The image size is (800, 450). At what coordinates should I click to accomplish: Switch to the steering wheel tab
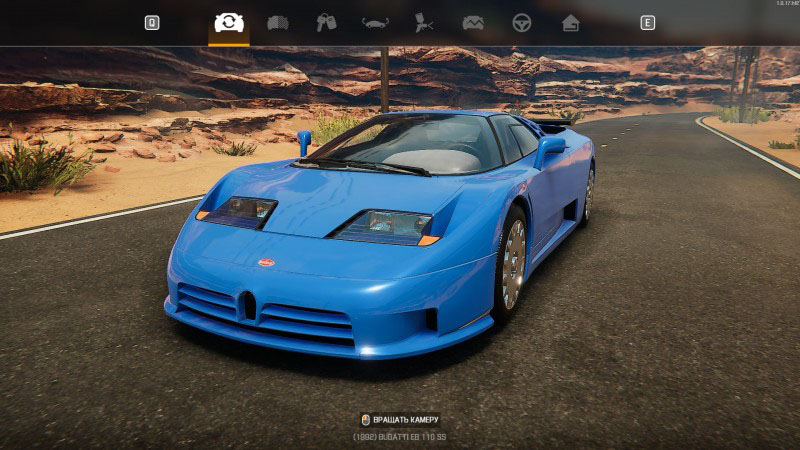[522, 22]
